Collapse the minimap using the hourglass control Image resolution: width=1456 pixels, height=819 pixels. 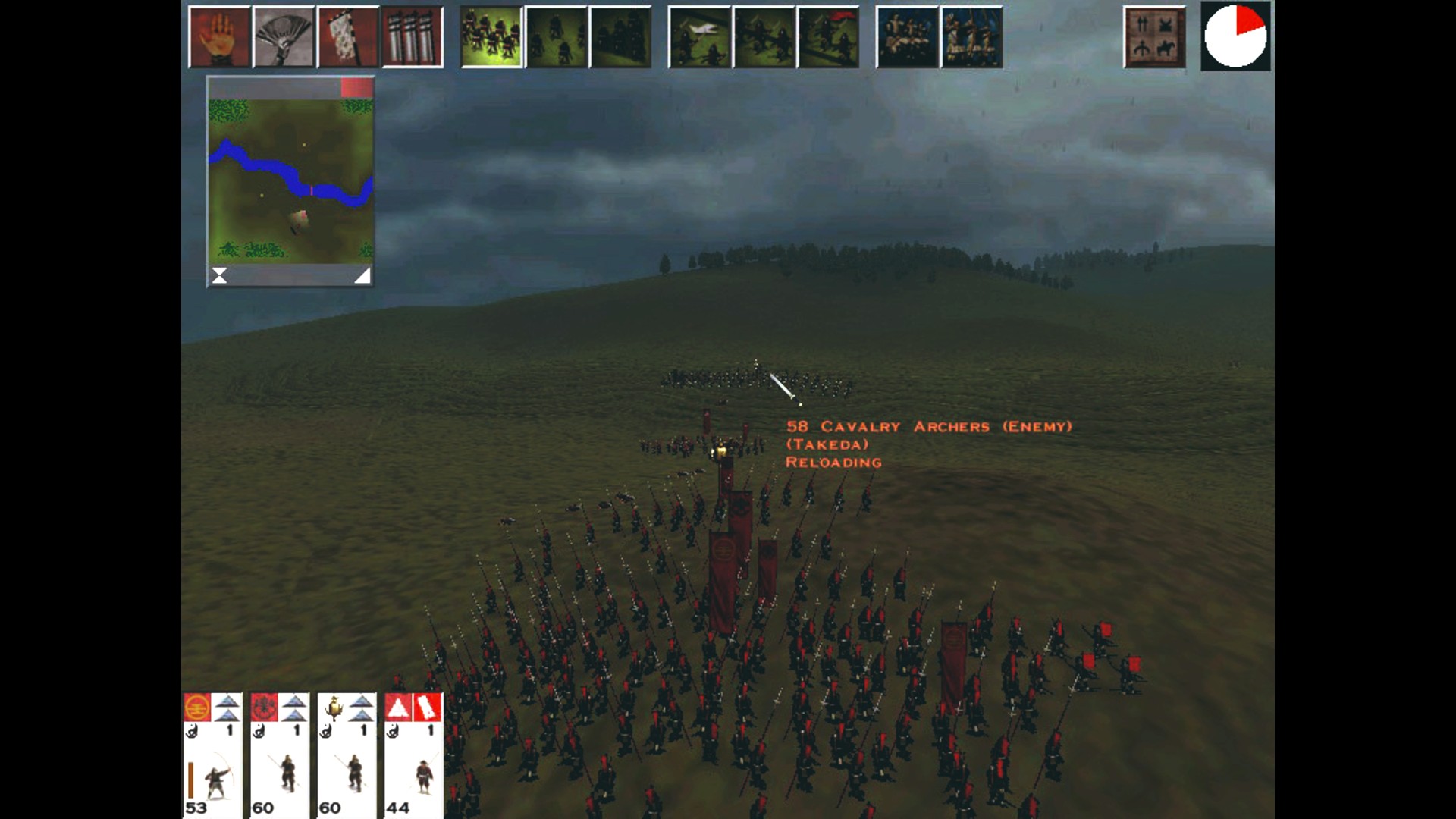click(220, 276)
